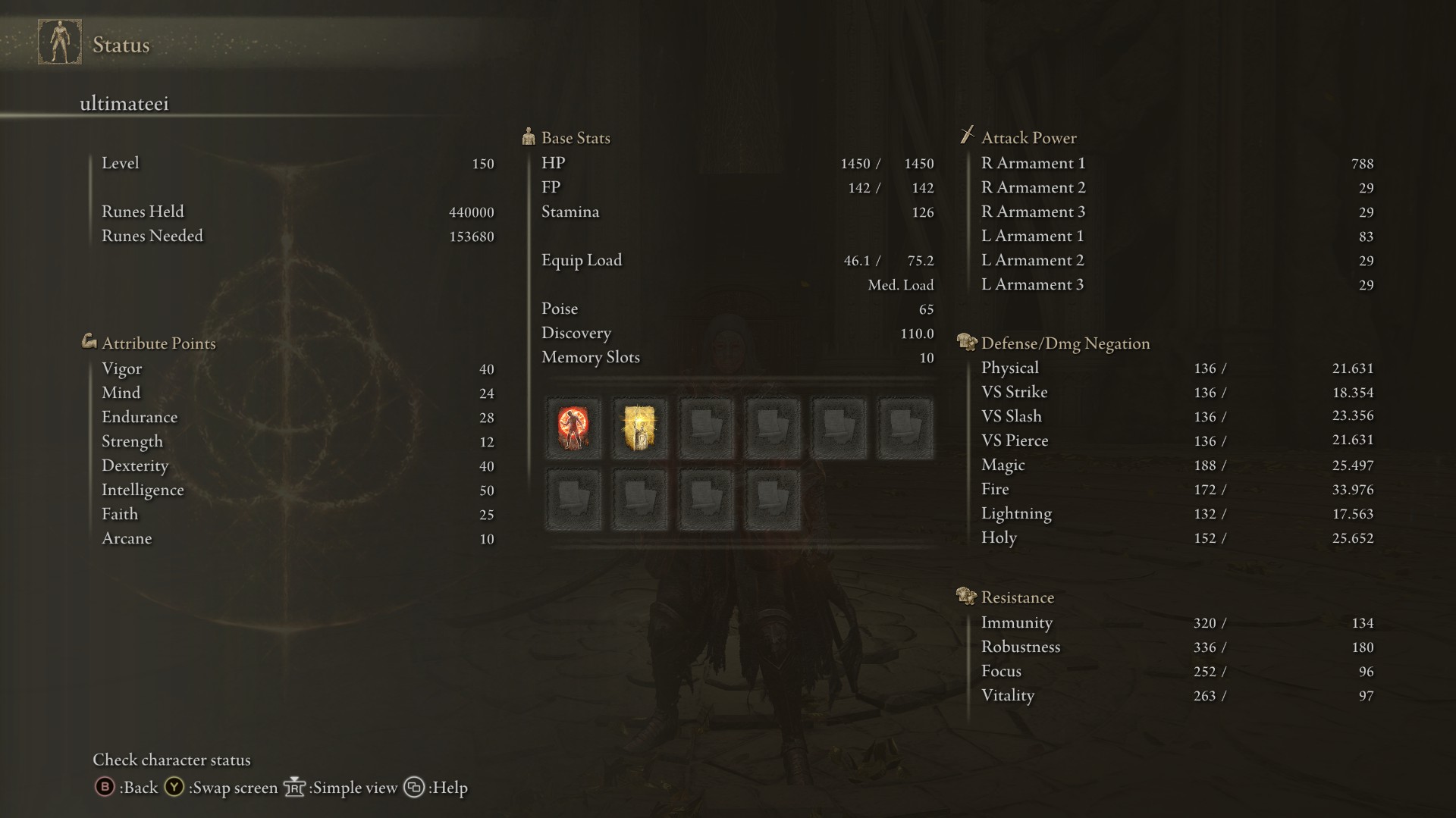Choose the Intelligence attribute row
The height and width of the screenshot is (818, 1456).
(296, 490)
